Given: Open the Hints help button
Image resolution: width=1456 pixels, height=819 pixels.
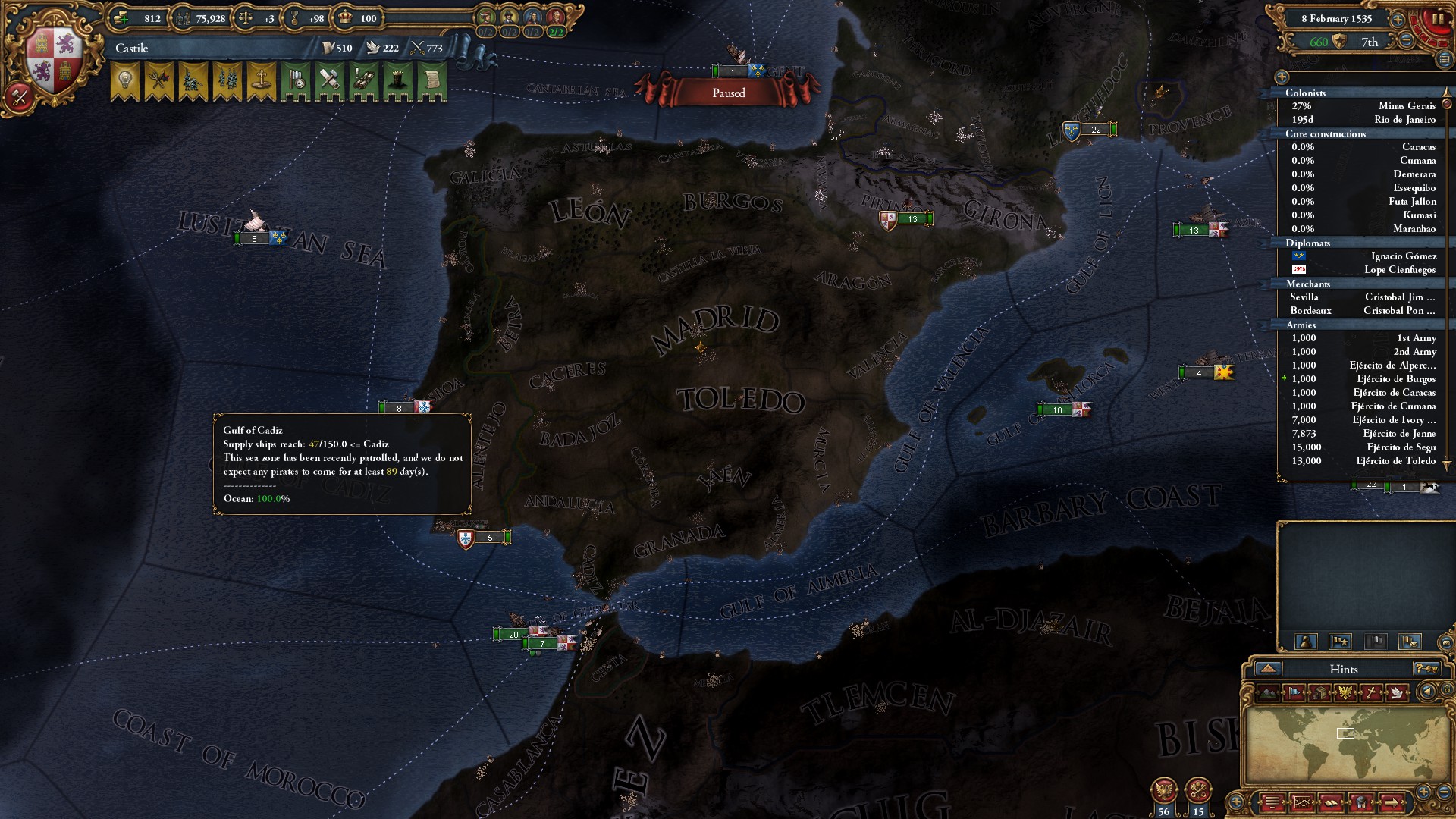Looking at the screenshot, I should click(1426, 669).
